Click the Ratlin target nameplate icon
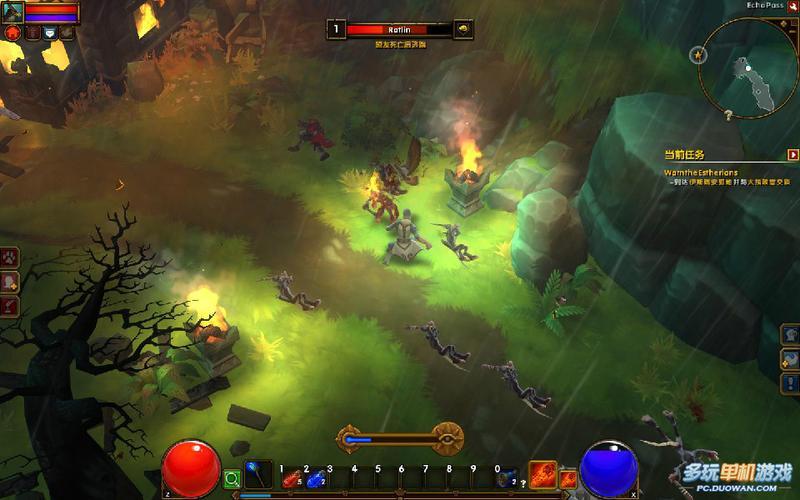 (464, 30)
